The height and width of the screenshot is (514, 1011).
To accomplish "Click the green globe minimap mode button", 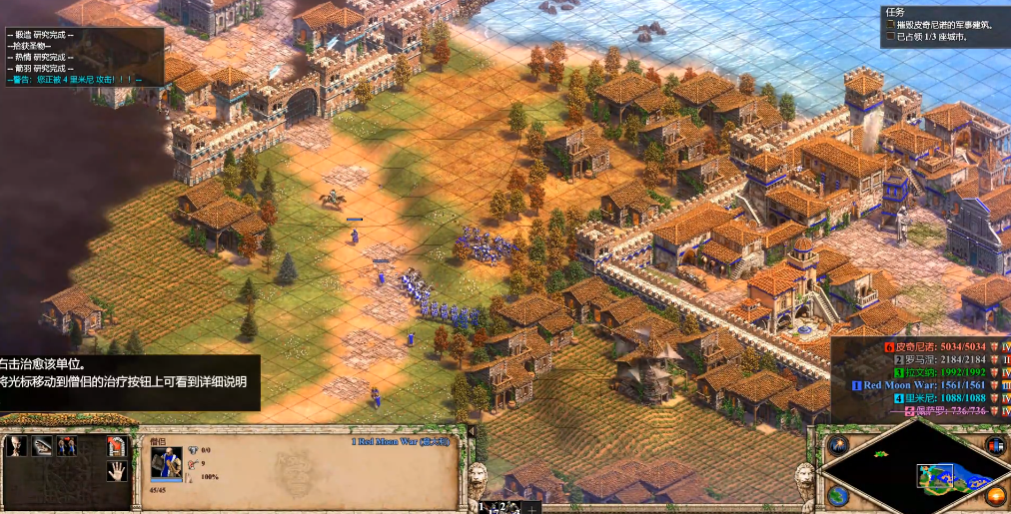I will 839,495.
